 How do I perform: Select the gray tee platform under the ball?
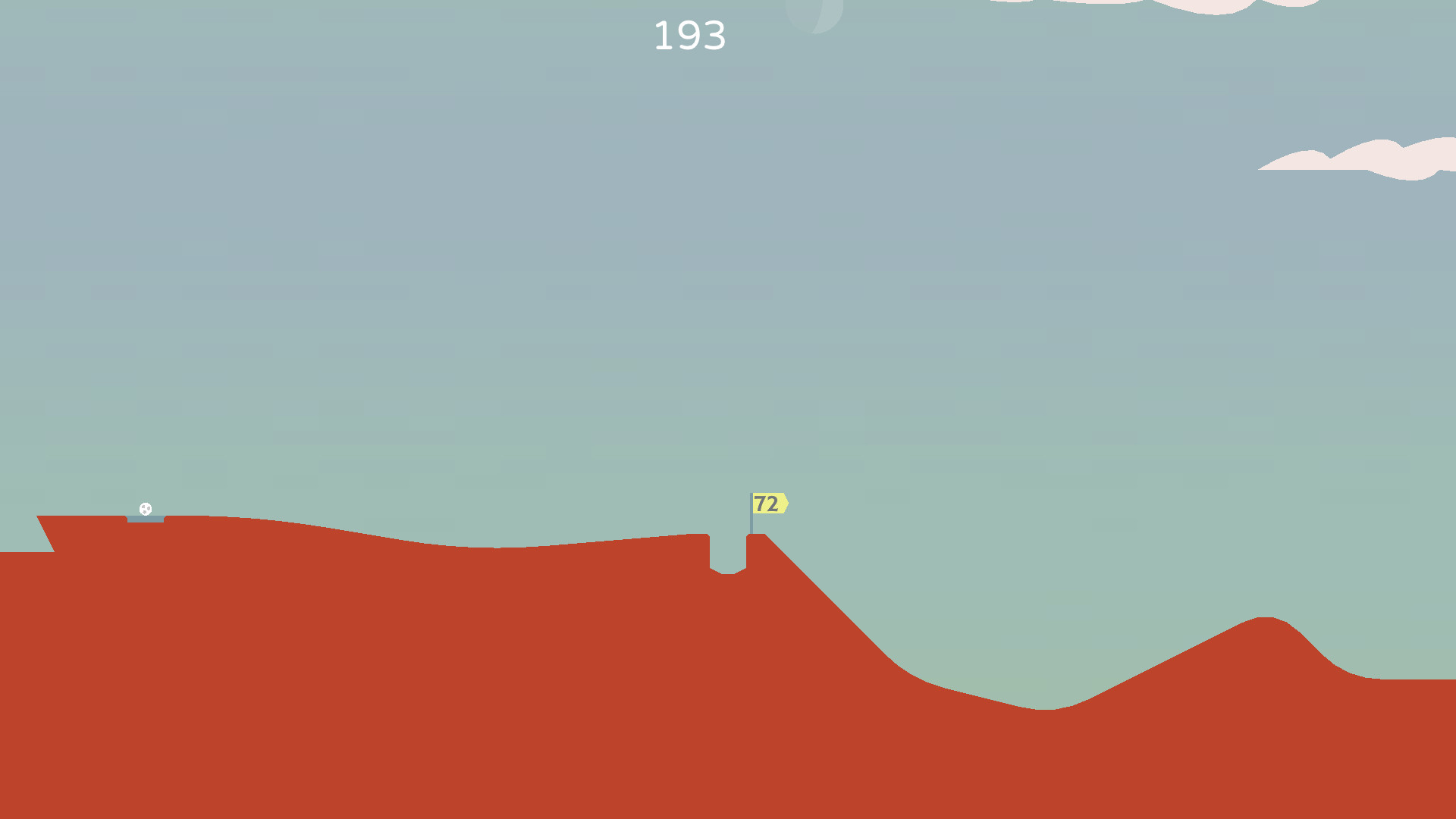point(146,519)
